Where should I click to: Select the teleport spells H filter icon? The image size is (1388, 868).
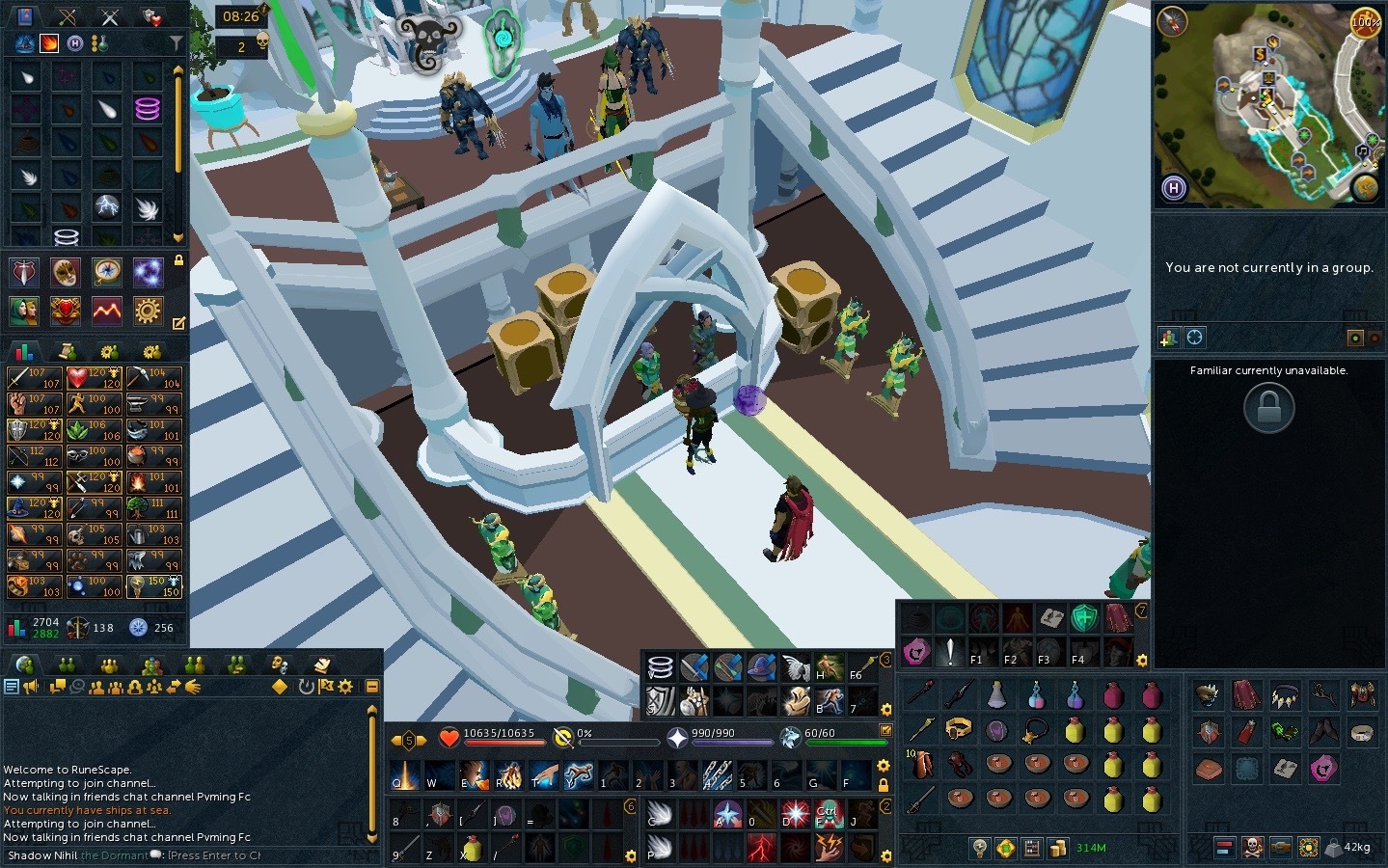tap(75, 42)
